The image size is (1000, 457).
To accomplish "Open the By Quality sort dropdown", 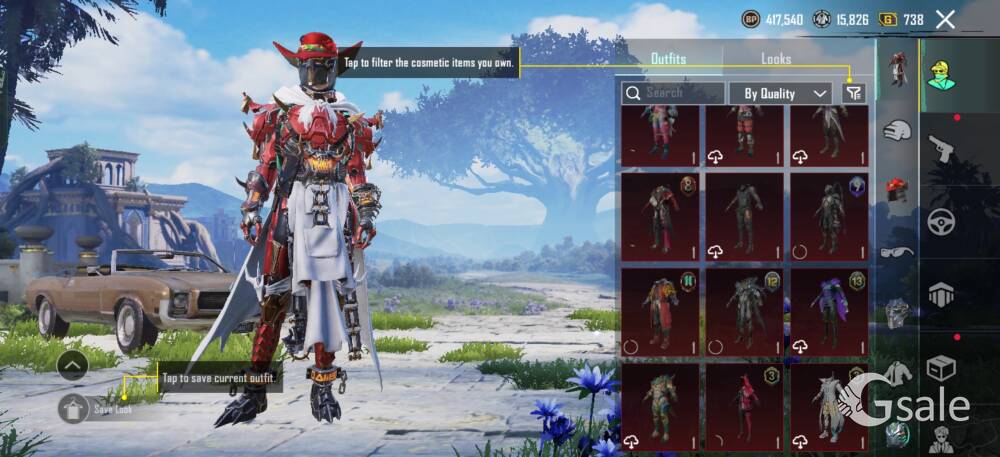I will click(780, 93).
